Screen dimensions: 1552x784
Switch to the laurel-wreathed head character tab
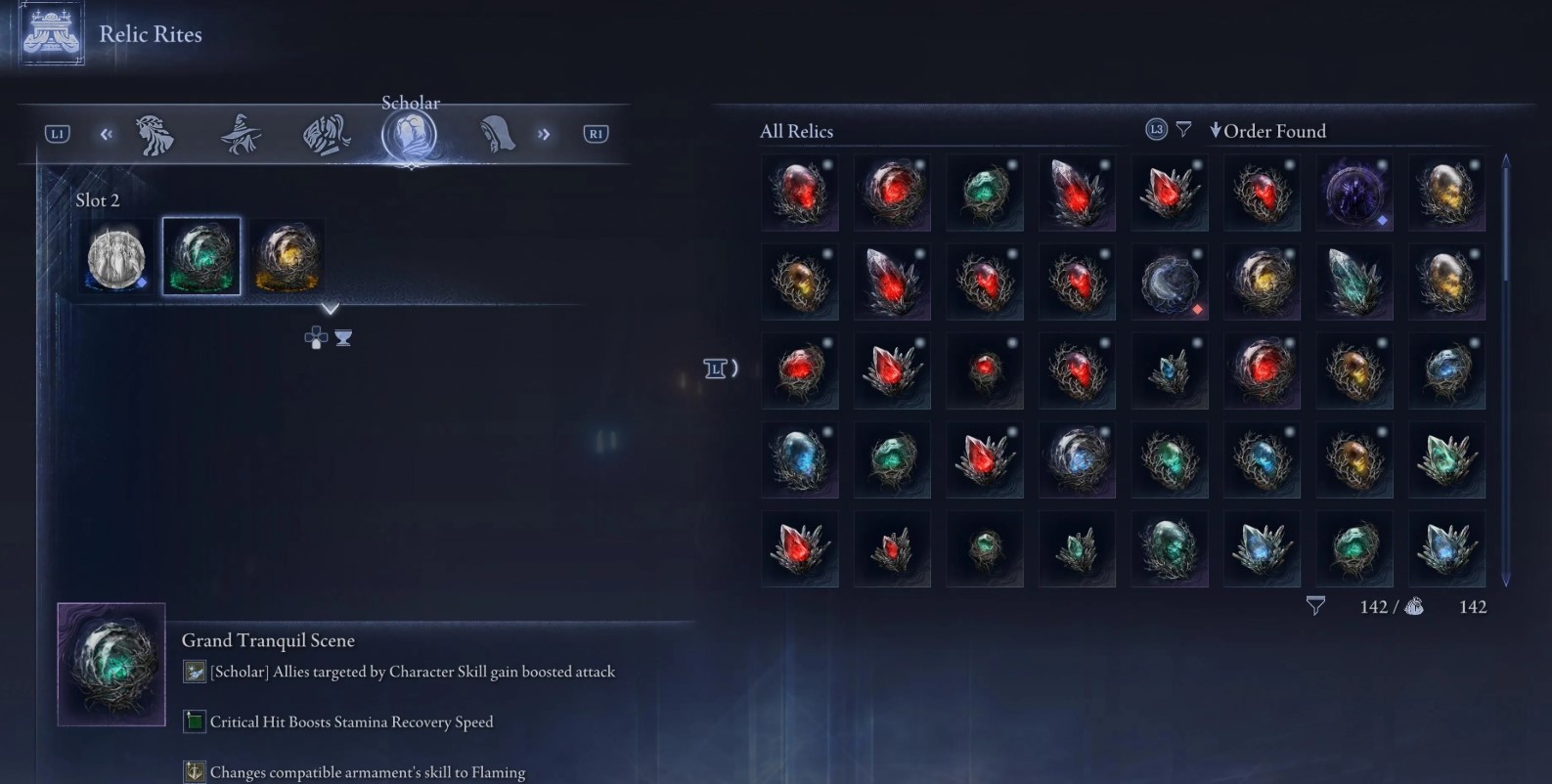click(155, 135)
